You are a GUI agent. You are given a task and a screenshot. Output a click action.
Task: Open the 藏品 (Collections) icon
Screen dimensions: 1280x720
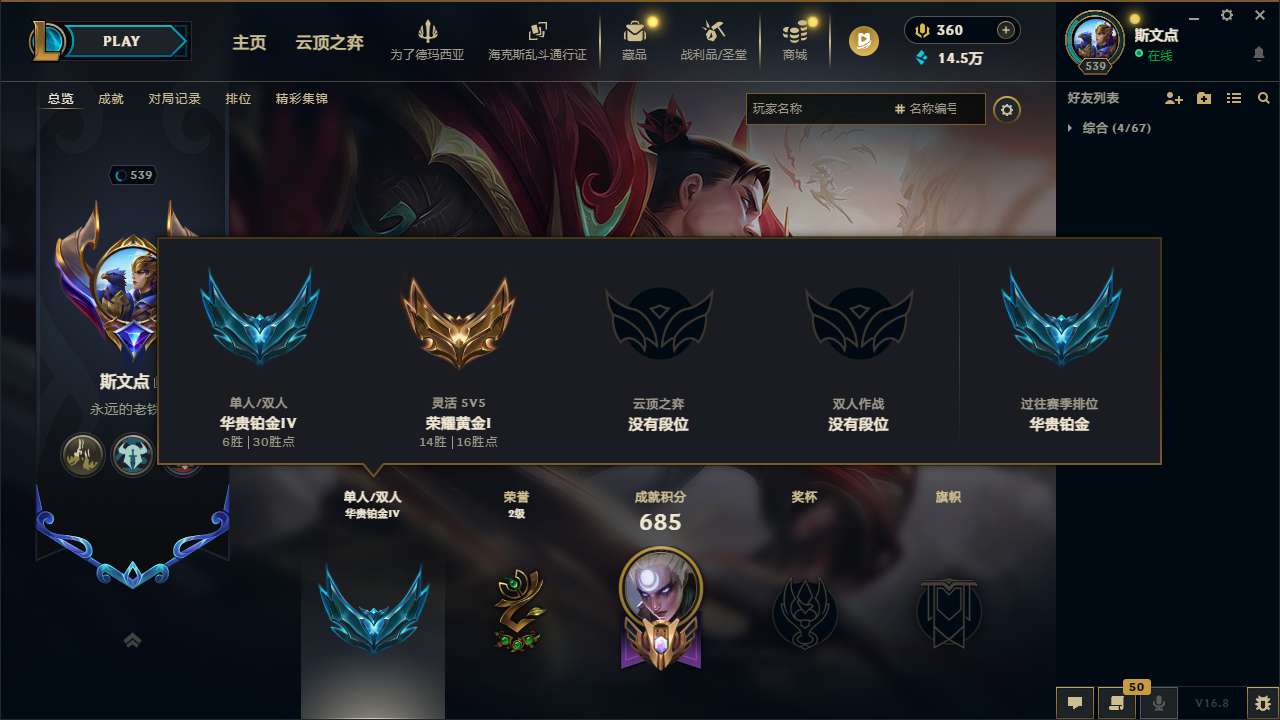(635, 33)
